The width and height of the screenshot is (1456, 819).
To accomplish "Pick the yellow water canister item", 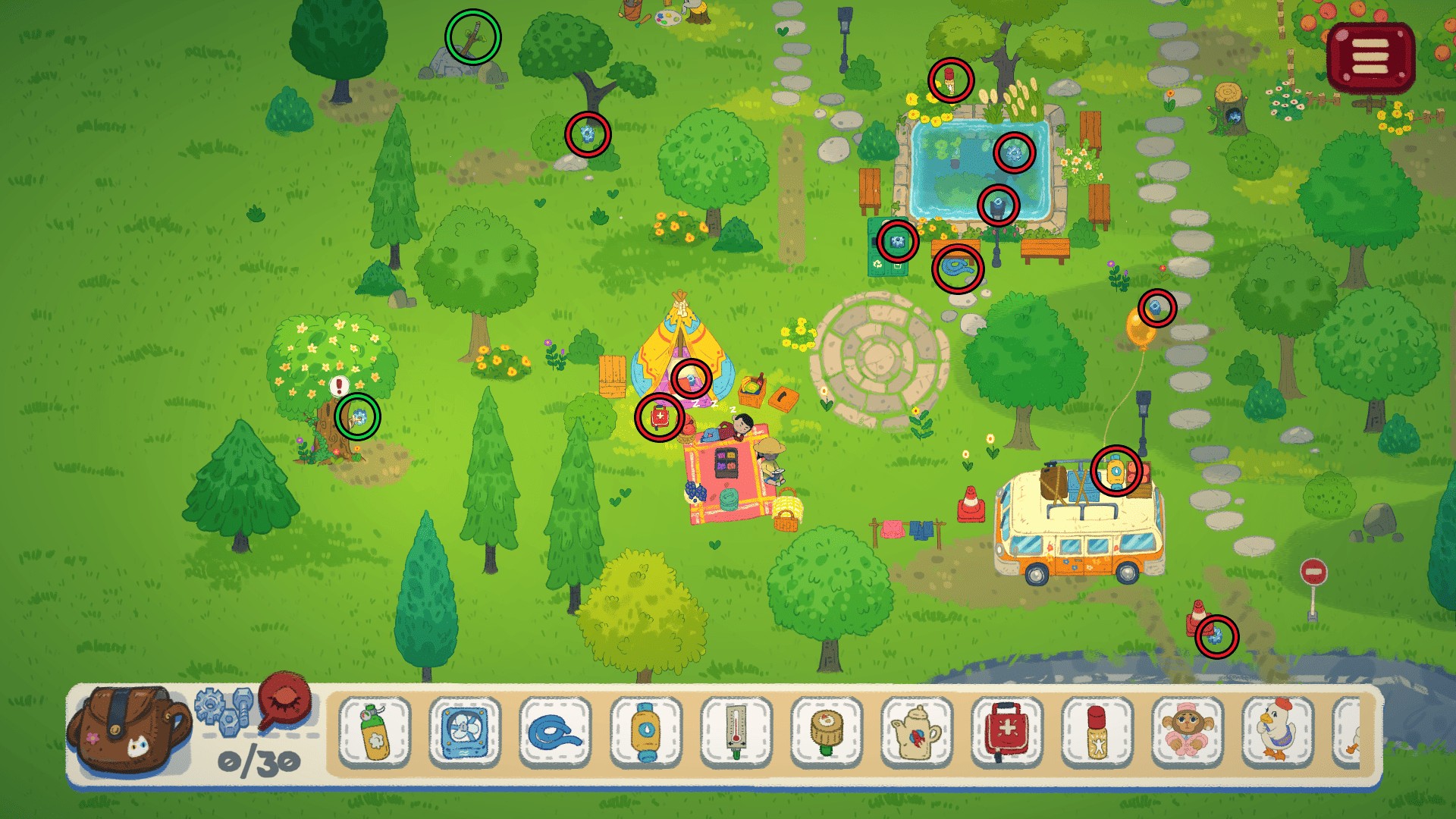I will tap(645, 732).
